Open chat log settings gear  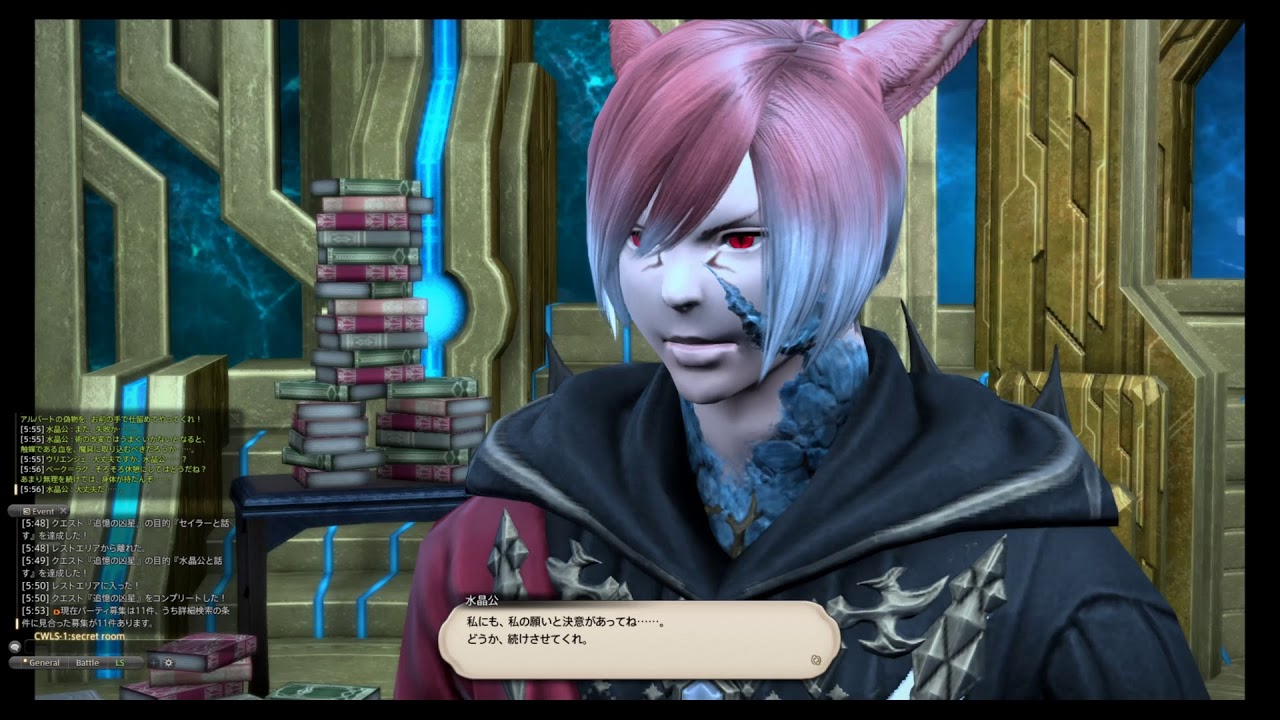[x=168, y=662]
